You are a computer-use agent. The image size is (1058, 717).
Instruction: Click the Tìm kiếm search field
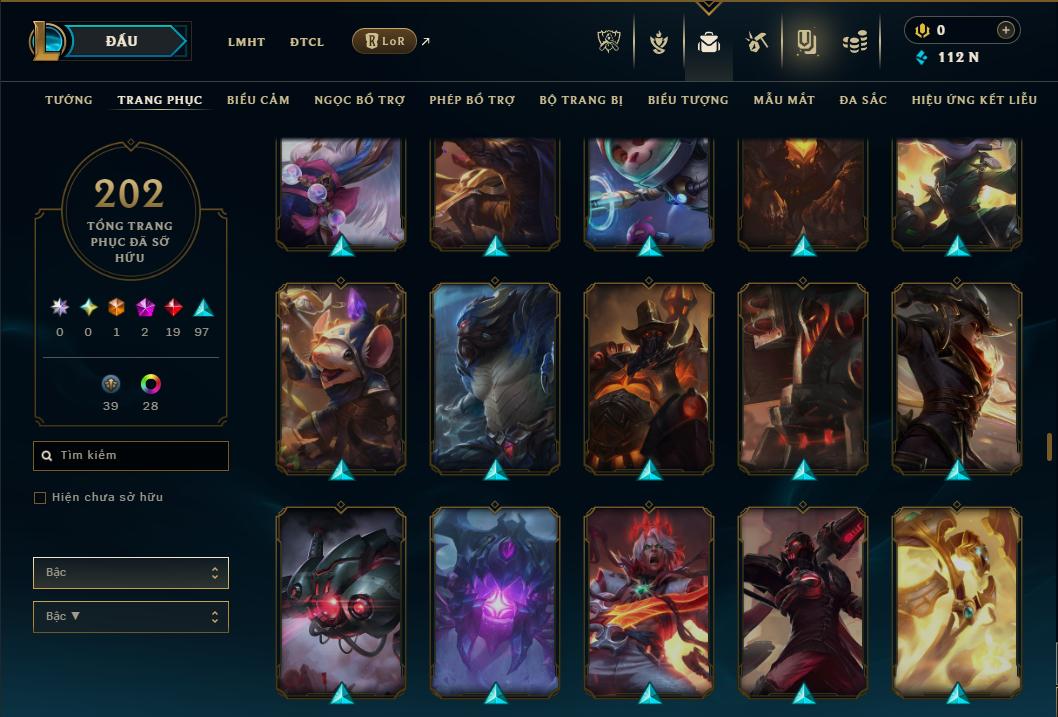click(x=131, y=456)
